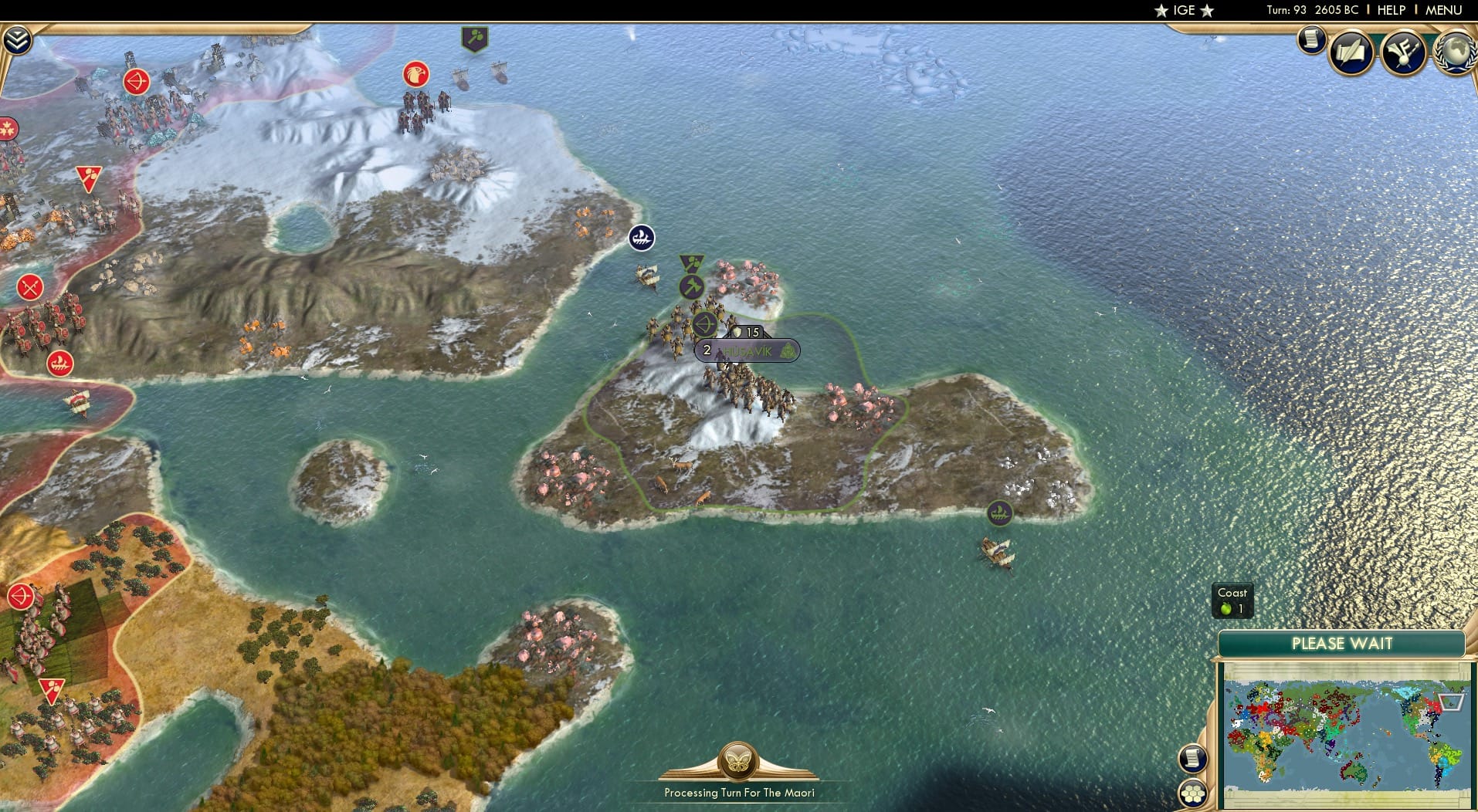Select the red eagle unit flag up north
Viewport: 1478px width, 812px height.
(415, 73)
